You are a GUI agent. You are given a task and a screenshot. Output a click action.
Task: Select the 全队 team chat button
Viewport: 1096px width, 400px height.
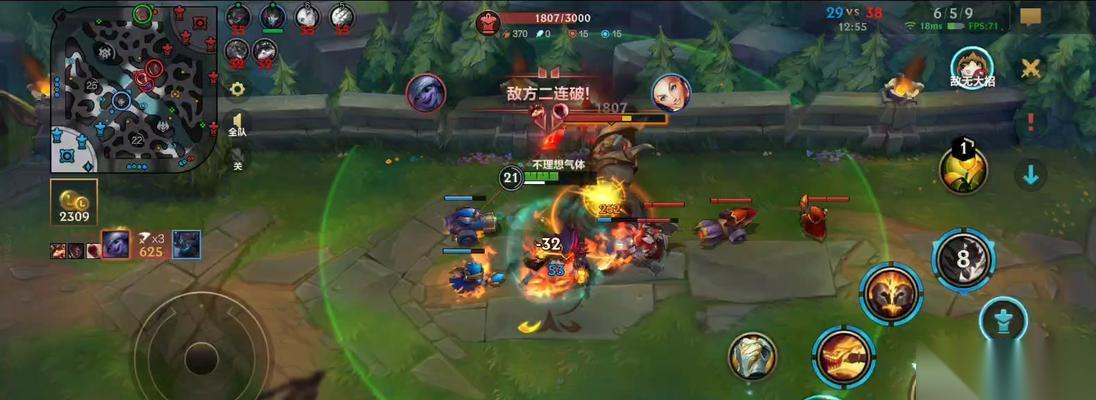click(237, 126)
